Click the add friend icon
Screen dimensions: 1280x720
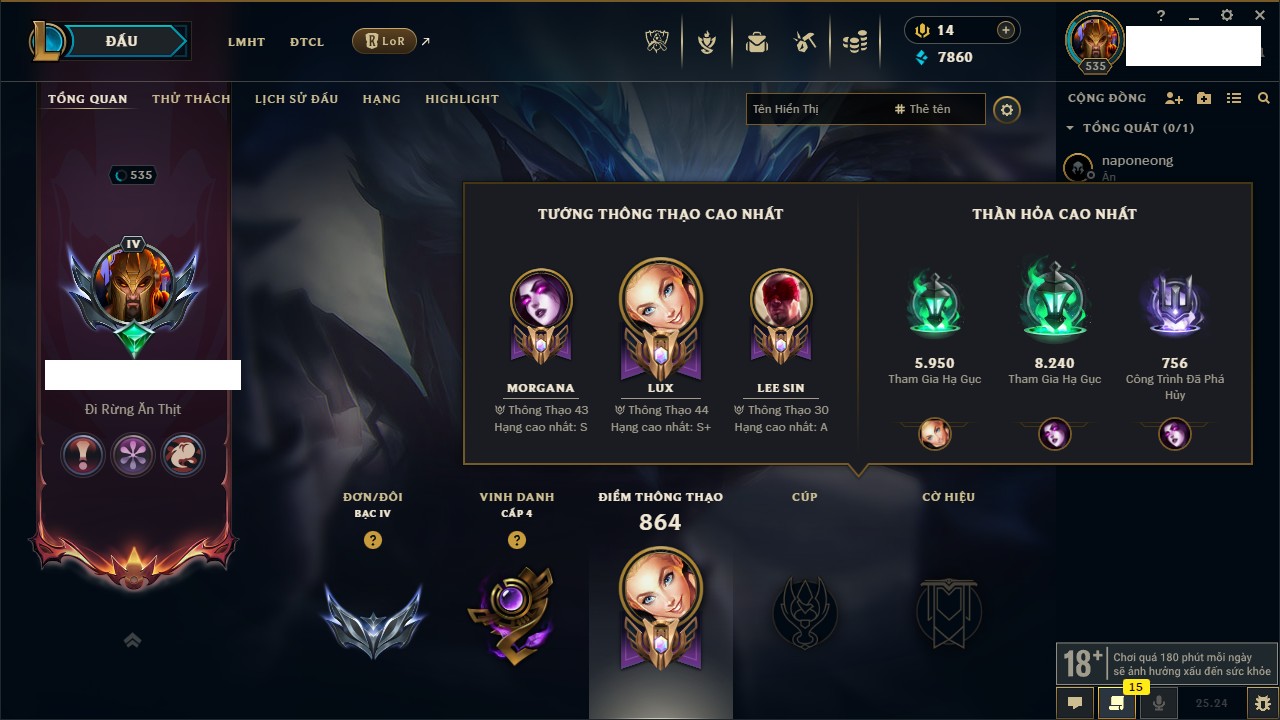1174,98
